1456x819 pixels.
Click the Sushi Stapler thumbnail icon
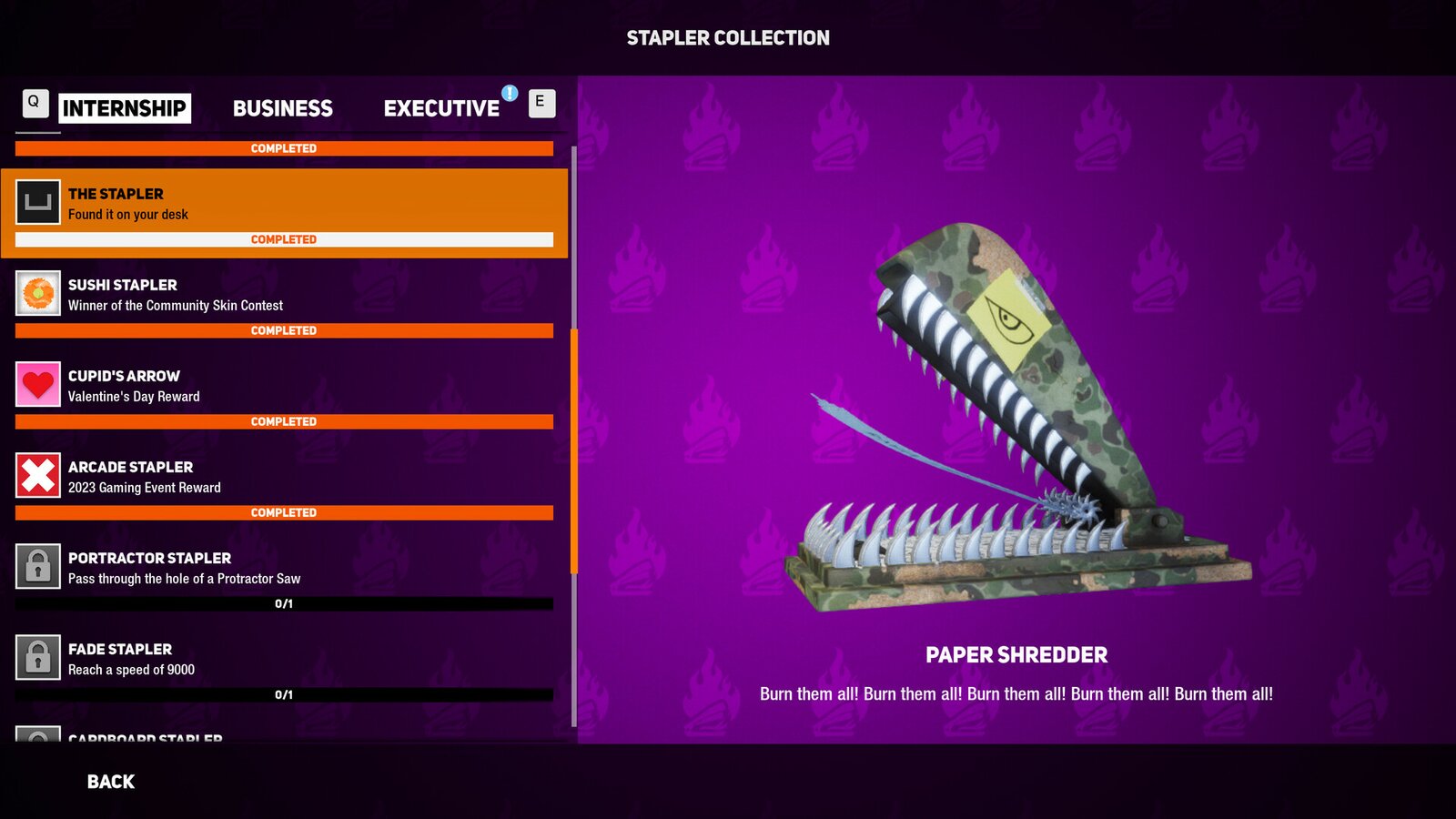pyautogui.click(x=38, y=293)
